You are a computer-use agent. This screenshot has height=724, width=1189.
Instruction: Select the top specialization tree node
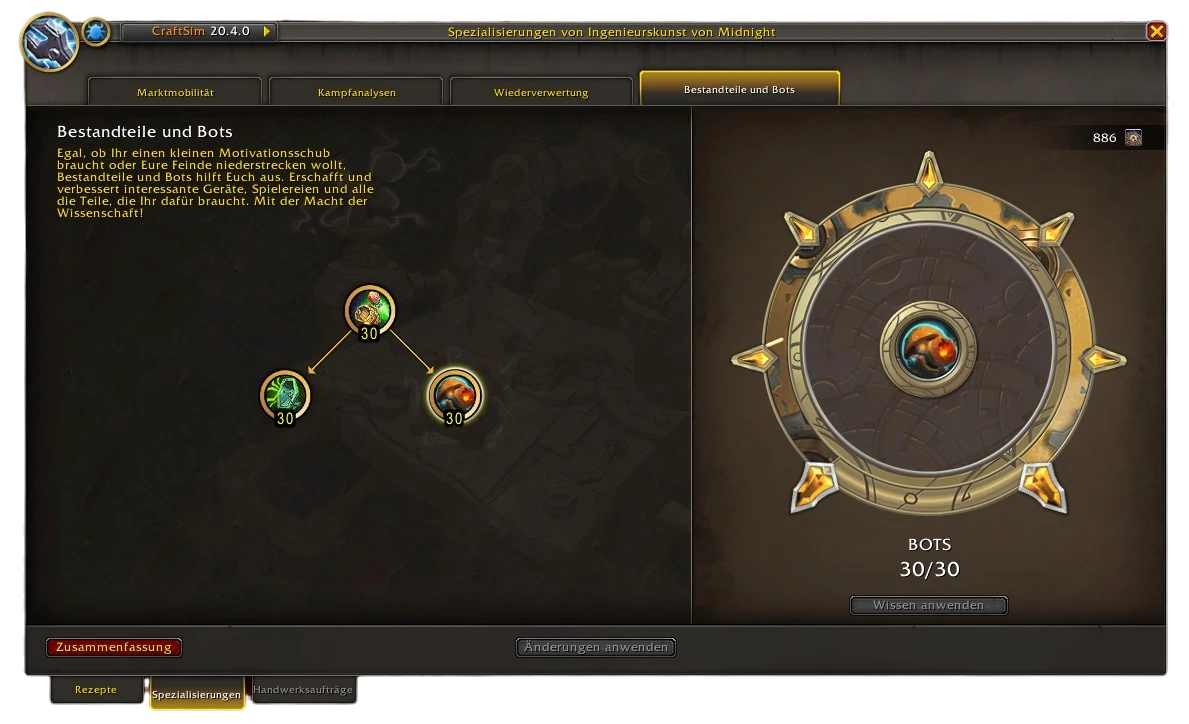click(x=369, y=309)
